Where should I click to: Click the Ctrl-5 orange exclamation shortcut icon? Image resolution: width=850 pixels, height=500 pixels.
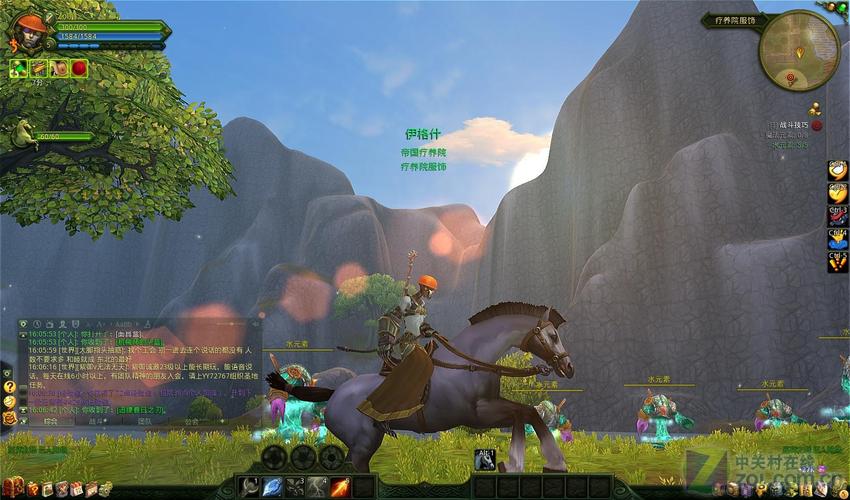(837, 263)
